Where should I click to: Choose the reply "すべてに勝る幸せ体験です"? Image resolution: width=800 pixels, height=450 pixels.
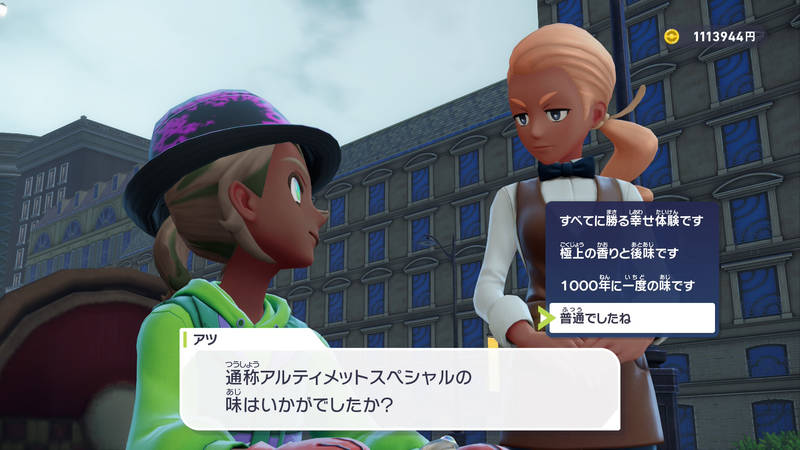pyautogui.click(x=631, y=220)
